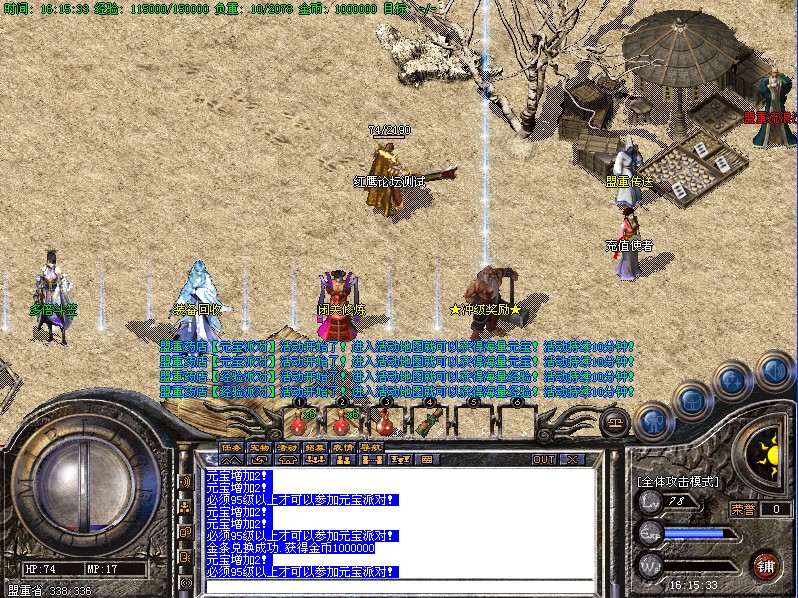Viewport: 798px width, 598px height.
Task: Open the 任务 quest tab
Action: click(x=230, y=447)
